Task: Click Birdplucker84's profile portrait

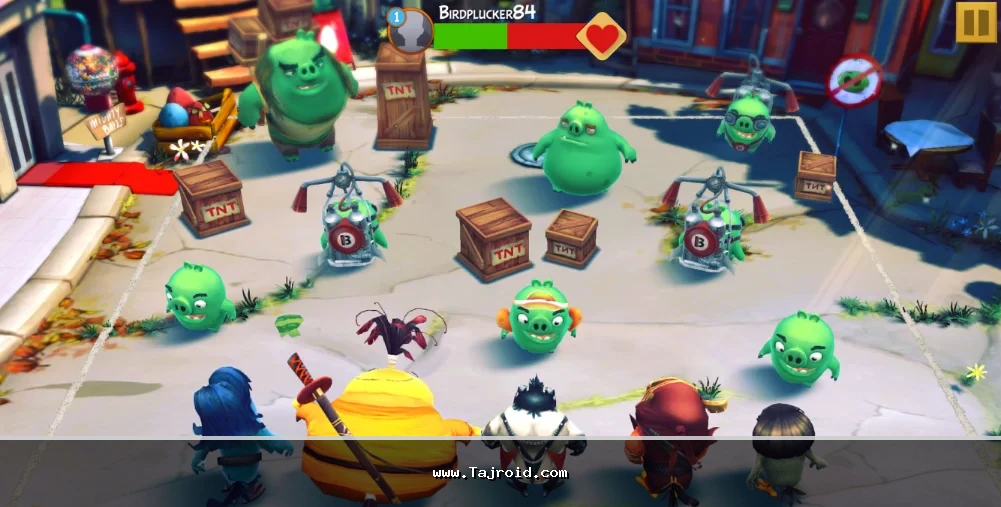Action: tap(411, 32)
